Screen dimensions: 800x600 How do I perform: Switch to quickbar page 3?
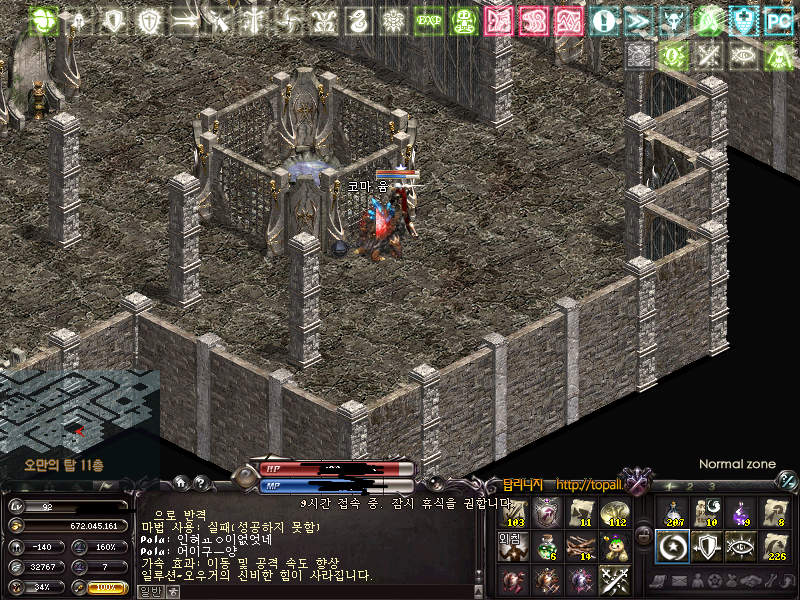pyautogui.click(x=712, y=487)
